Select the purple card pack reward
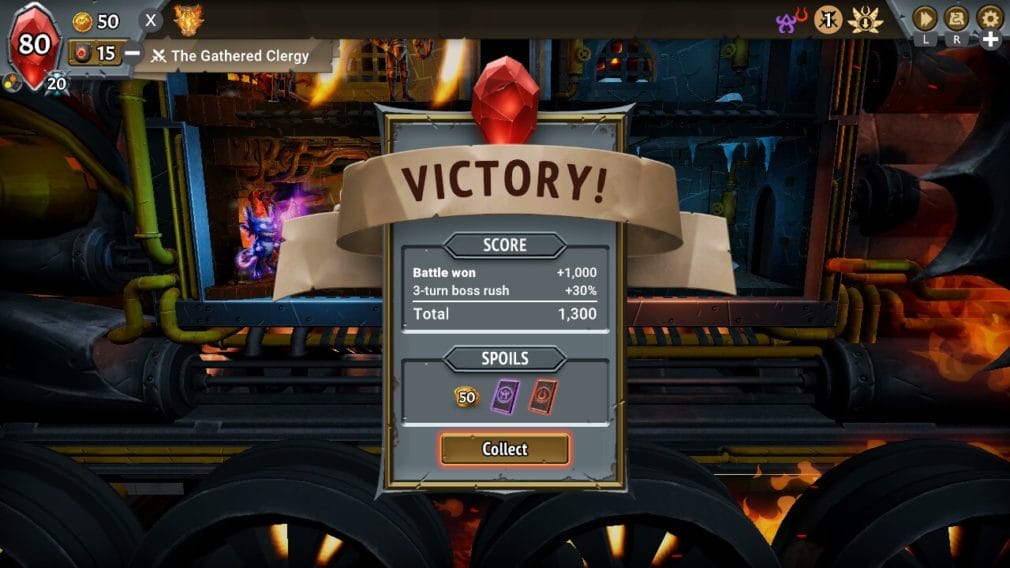 tap(505, 395)
